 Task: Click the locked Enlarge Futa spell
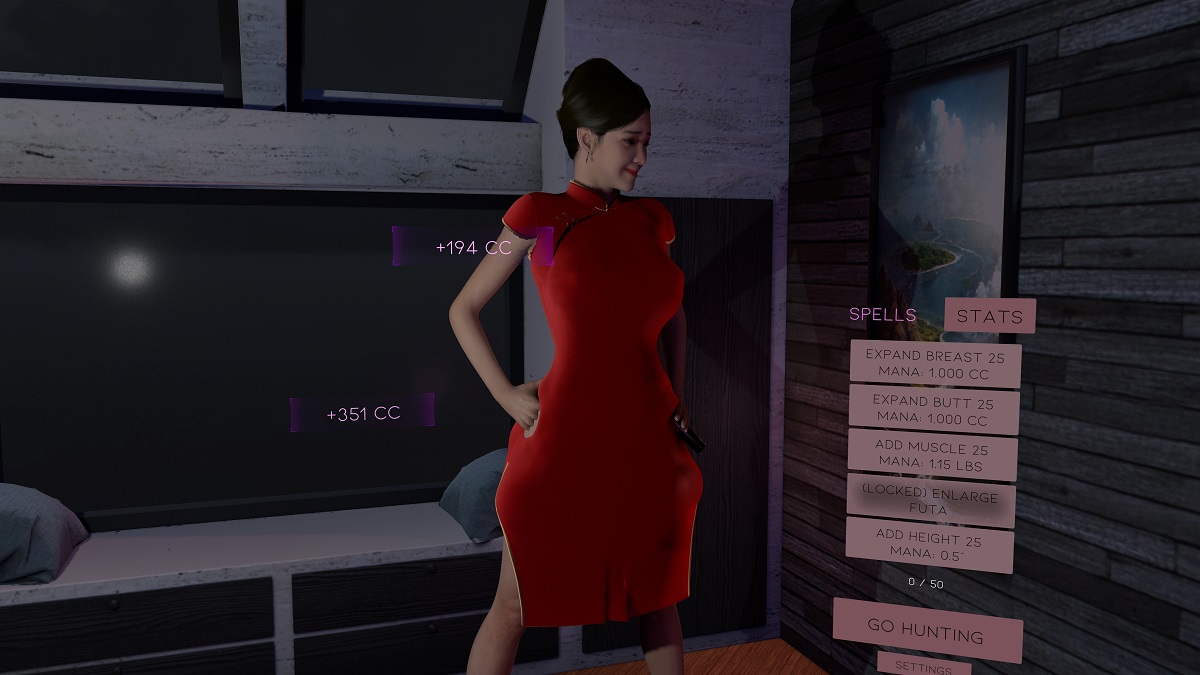[x=930, y=500]
